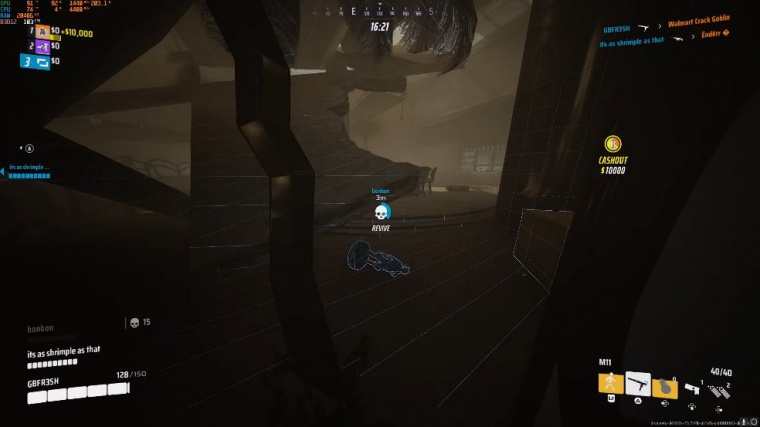760x427 pixels.
Task: Select the yellow grenade gadget slot
Action: pos(664,385)
